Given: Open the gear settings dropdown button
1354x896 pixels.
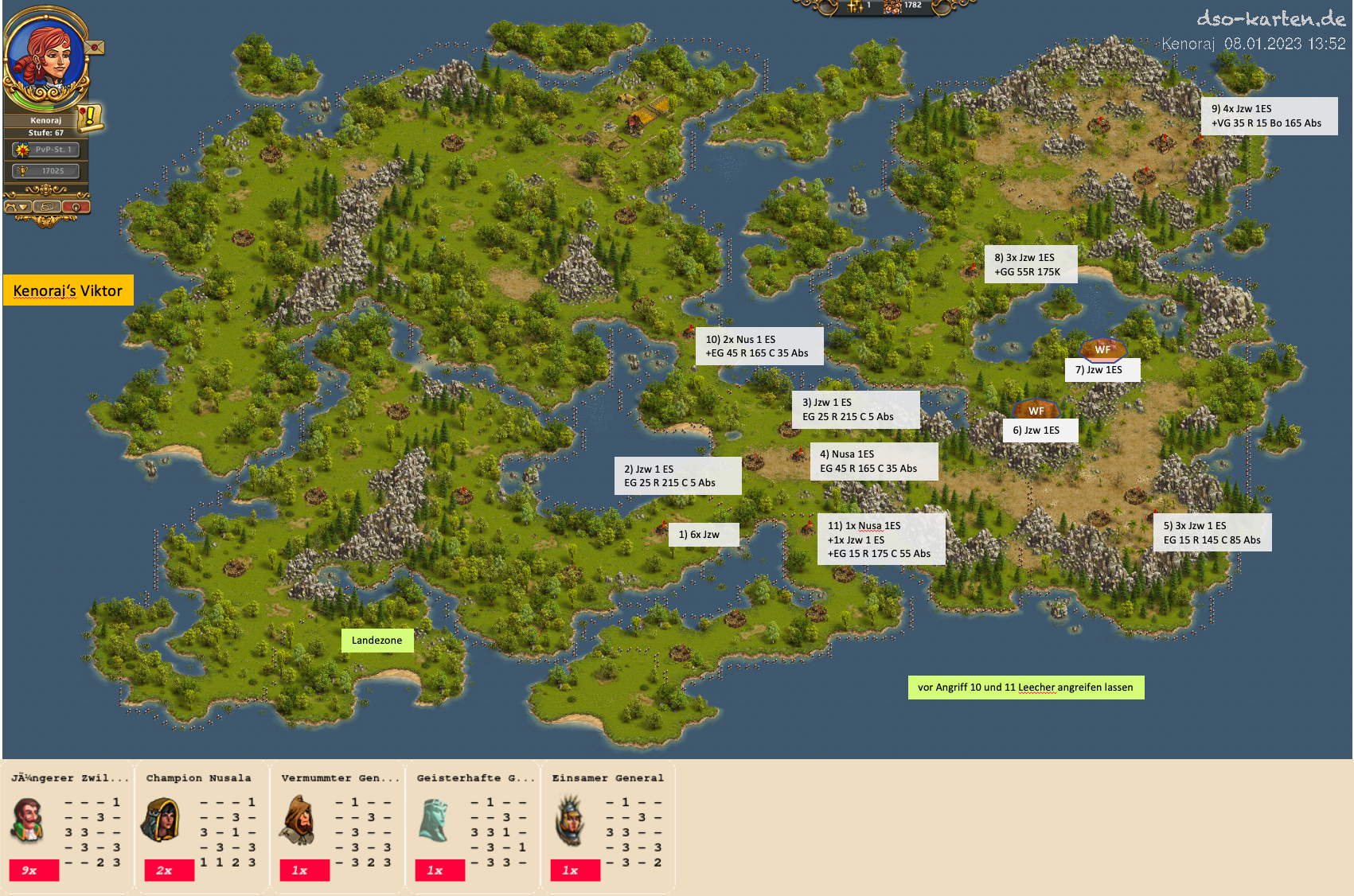Looking at the screenshot, I should point(18,207).
